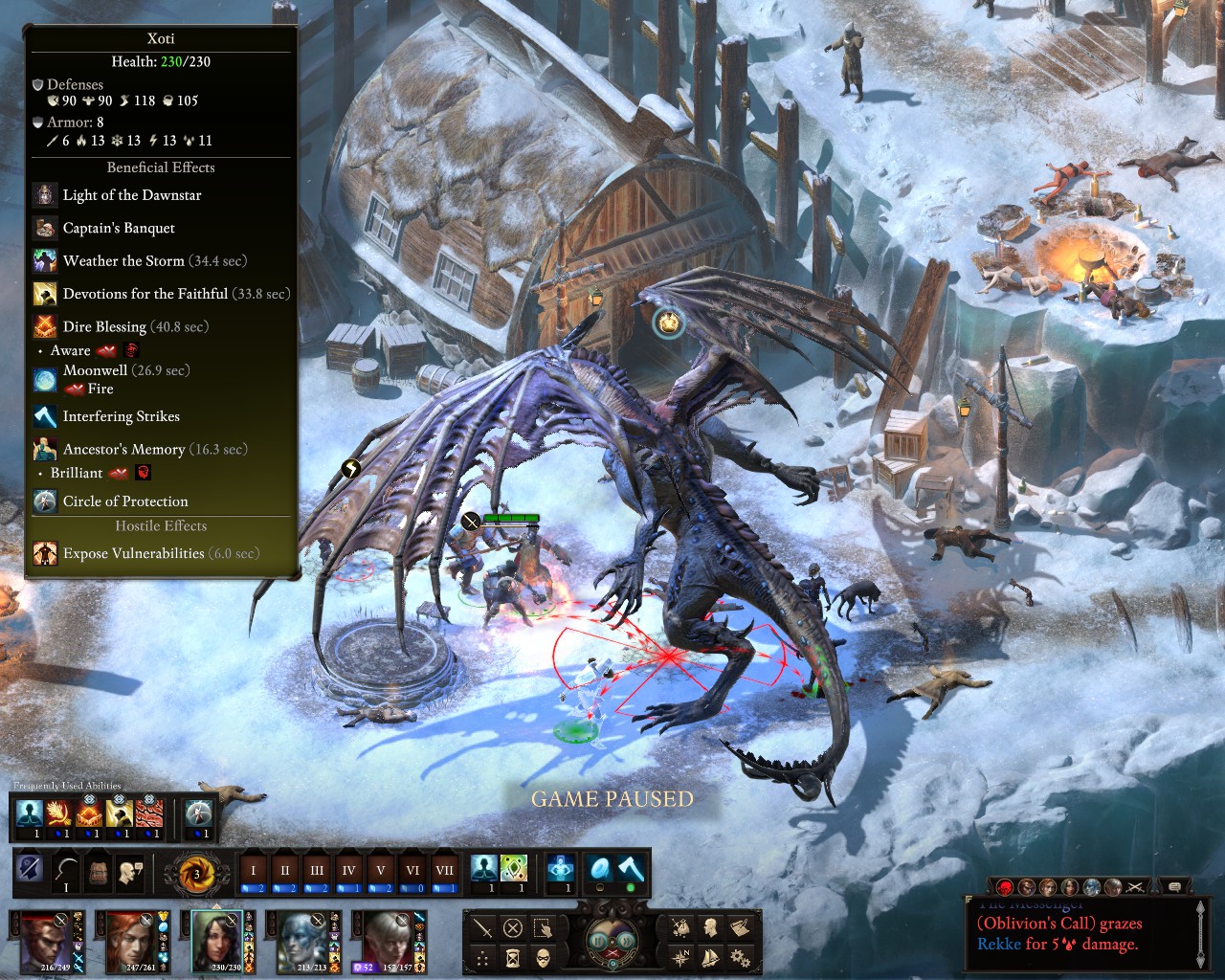Viewport: 1225px width, 980px height.
Task: Open the backpack inventory button
Action: [98, 872]
